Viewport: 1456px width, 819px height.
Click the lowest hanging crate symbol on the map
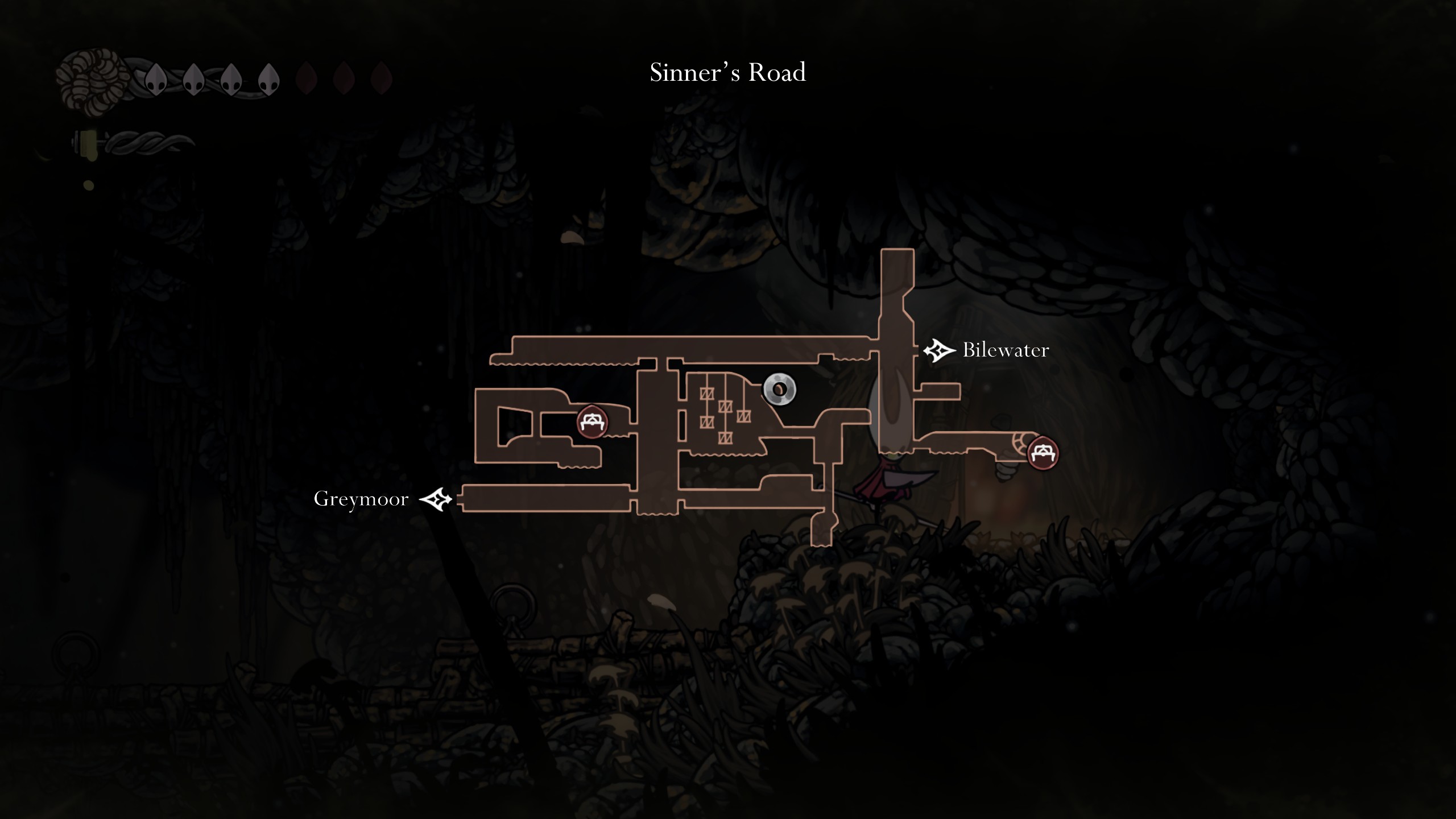pos(726,439)
